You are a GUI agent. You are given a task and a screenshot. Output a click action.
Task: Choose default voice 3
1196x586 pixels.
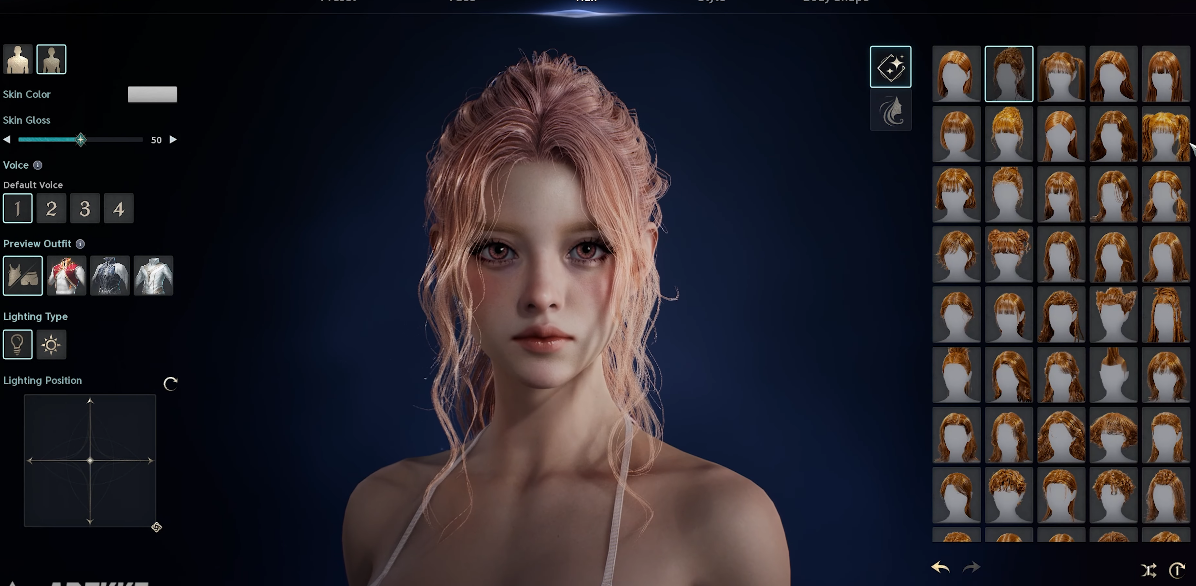[85, 209]
